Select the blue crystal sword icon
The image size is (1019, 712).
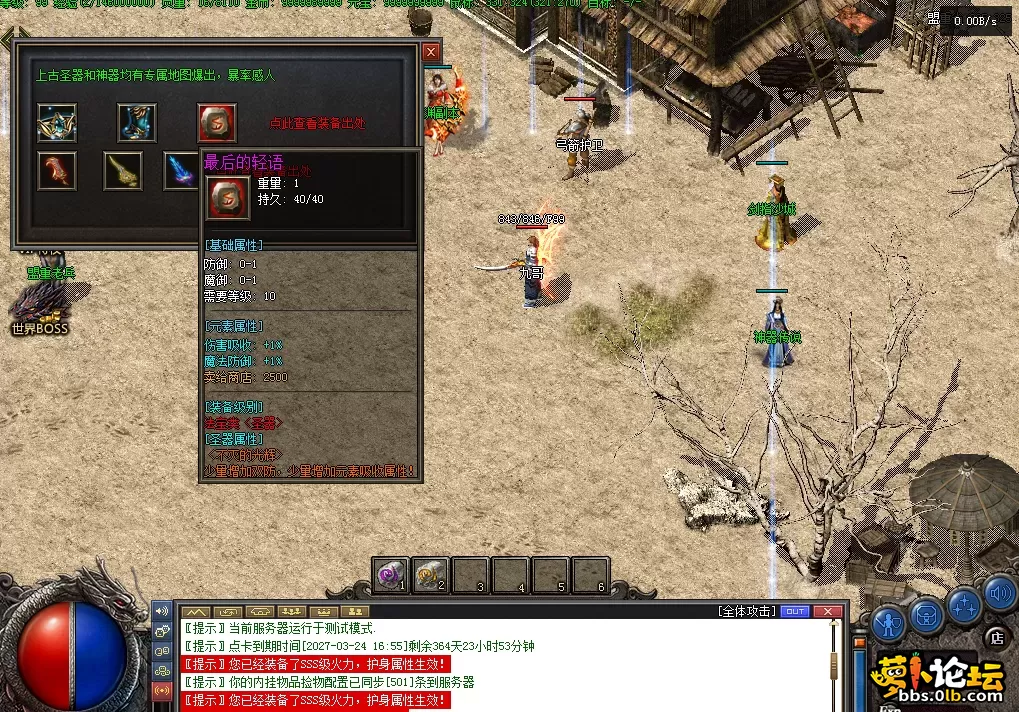181,171
